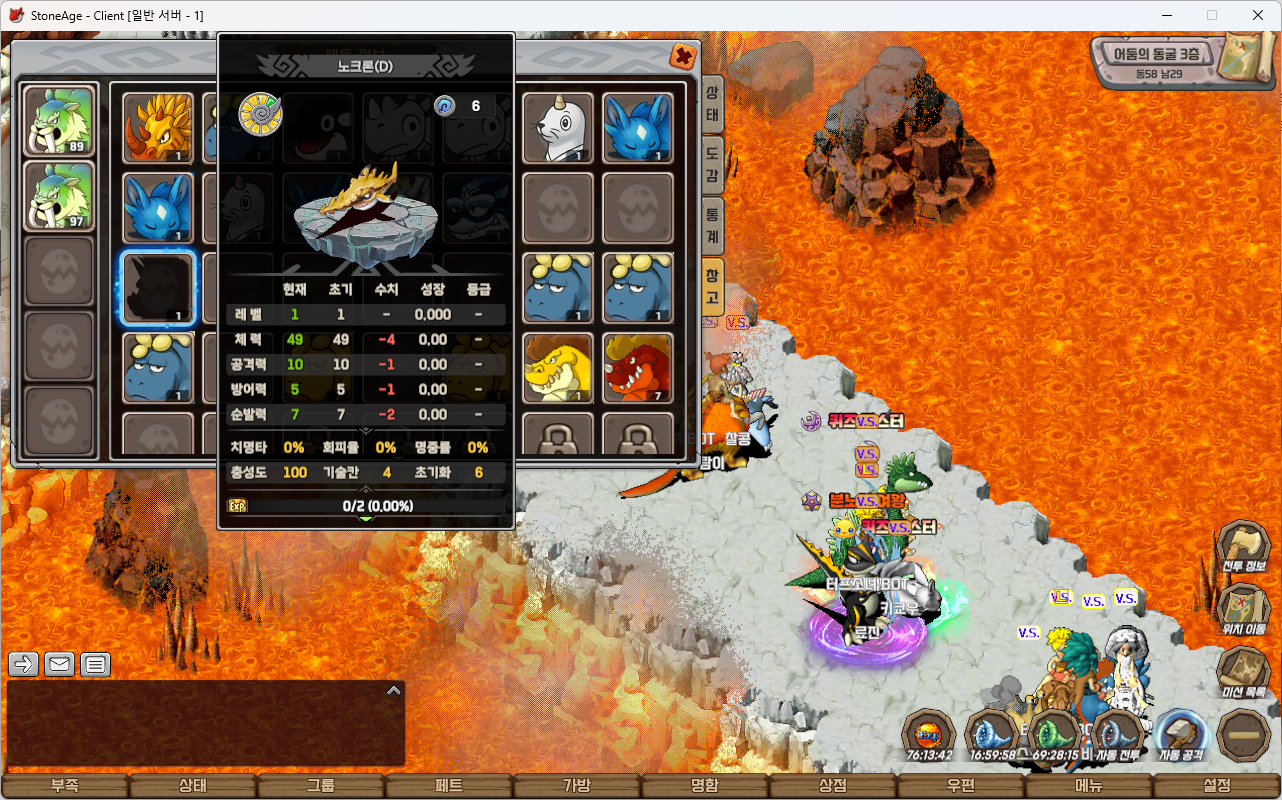1282x800 pixels.
Task: Switch to the 상태 side tab
Action: 712,103
